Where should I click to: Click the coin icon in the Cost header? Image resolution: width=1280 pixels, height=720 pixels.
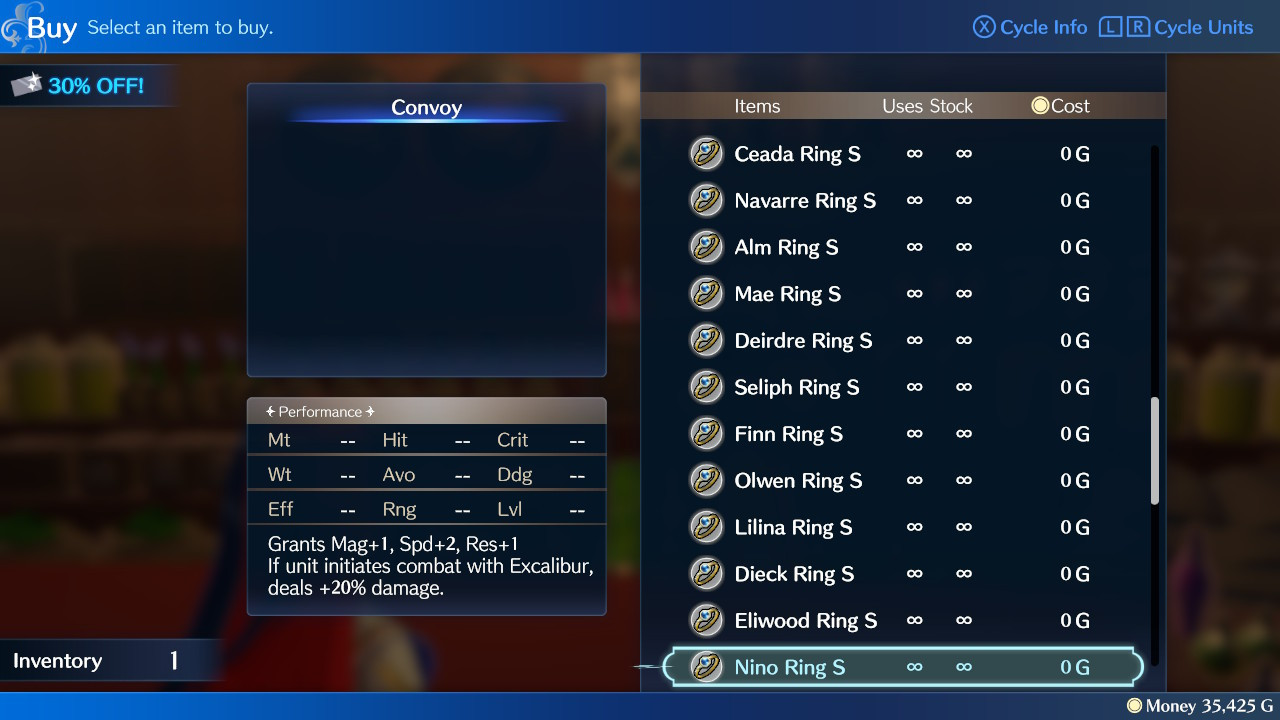(x=1040, y=105)
